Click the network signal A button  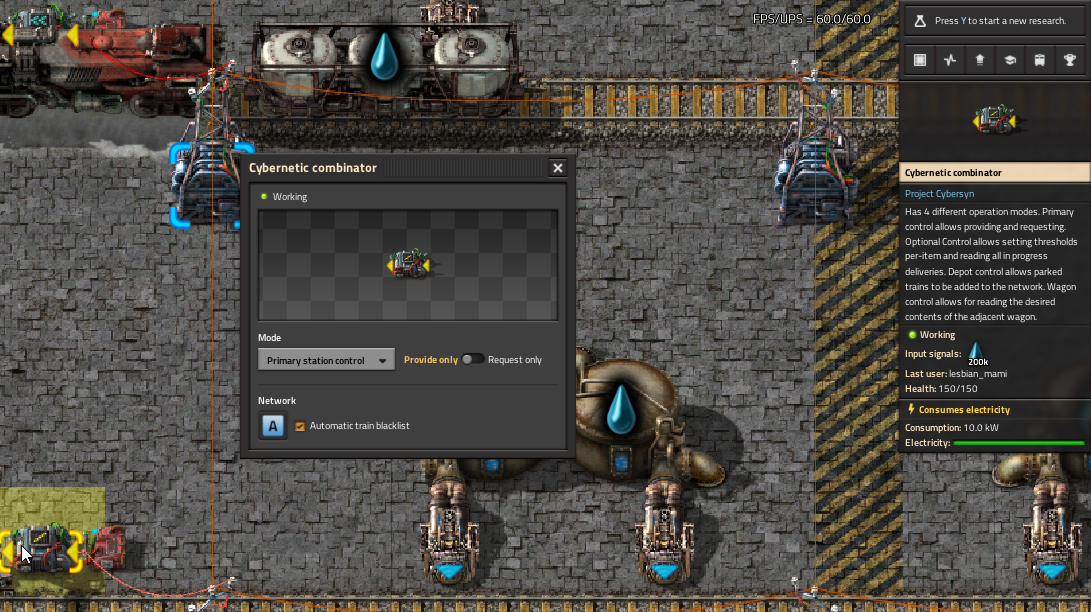pos(273,426)
